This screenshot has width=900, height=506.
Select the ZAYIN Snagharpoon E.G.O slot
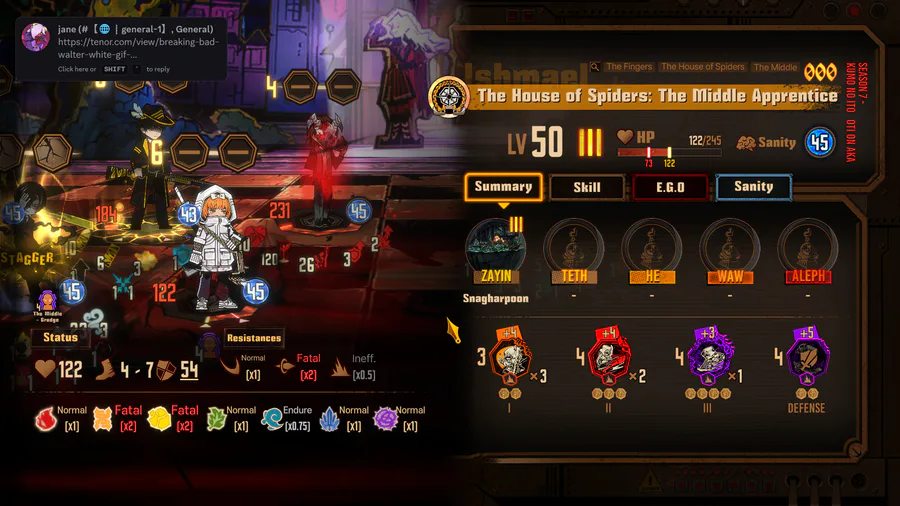pos(495,245)
